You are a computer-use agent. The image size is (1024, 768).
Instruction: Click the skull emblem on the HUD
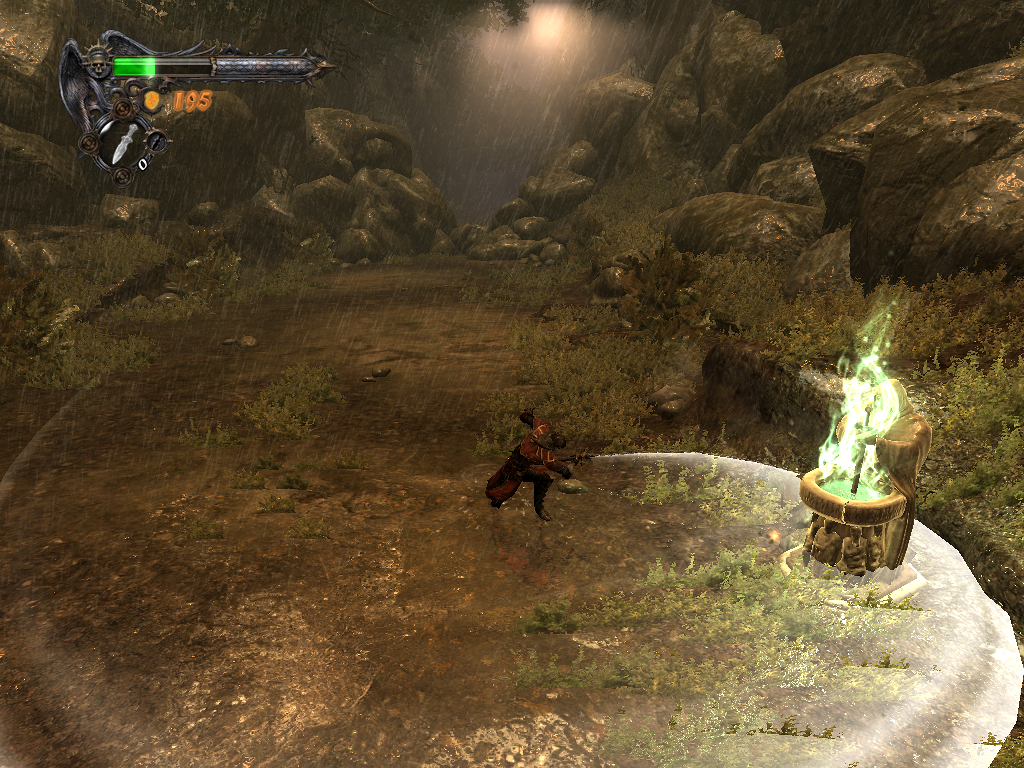coord(99,64)
